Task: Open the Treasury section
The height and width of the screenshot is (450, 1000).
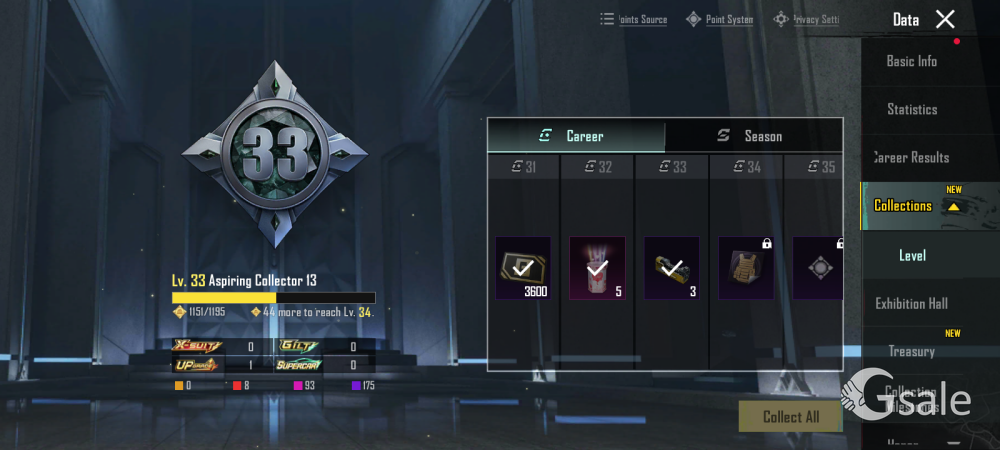Action: [911, 351]
